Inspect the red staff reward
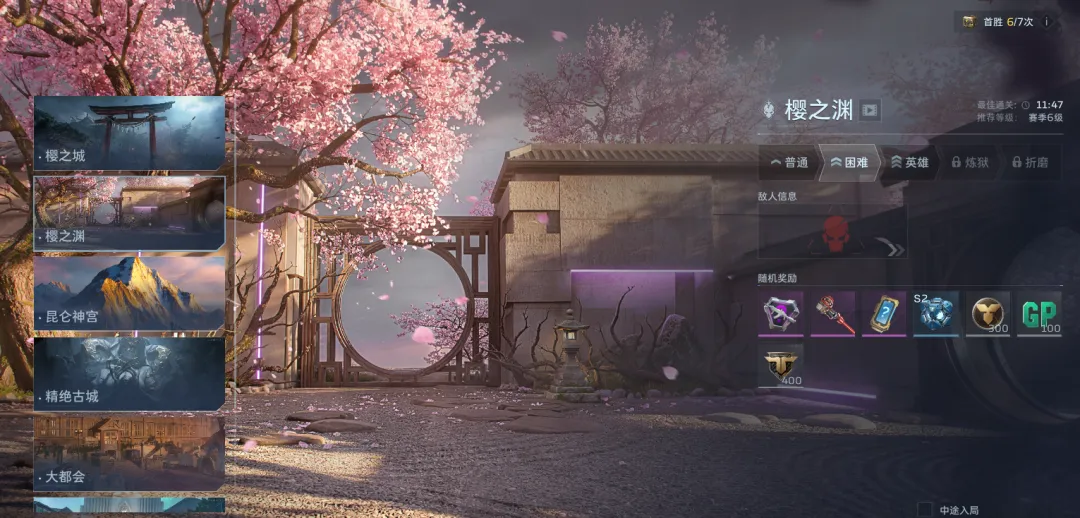 (x=832, y=314)
